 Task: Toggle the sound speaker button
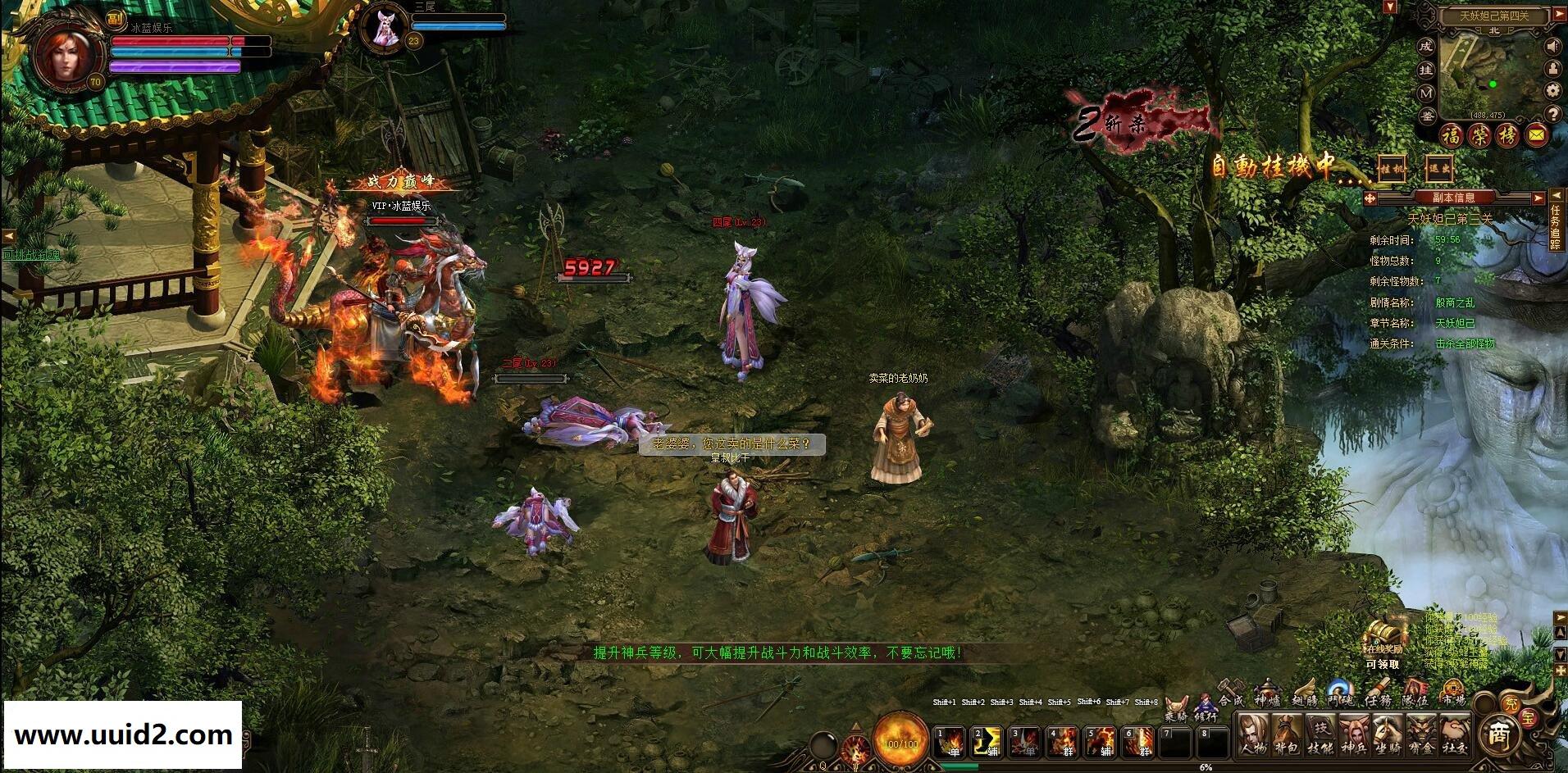[x=1552, y=46]
